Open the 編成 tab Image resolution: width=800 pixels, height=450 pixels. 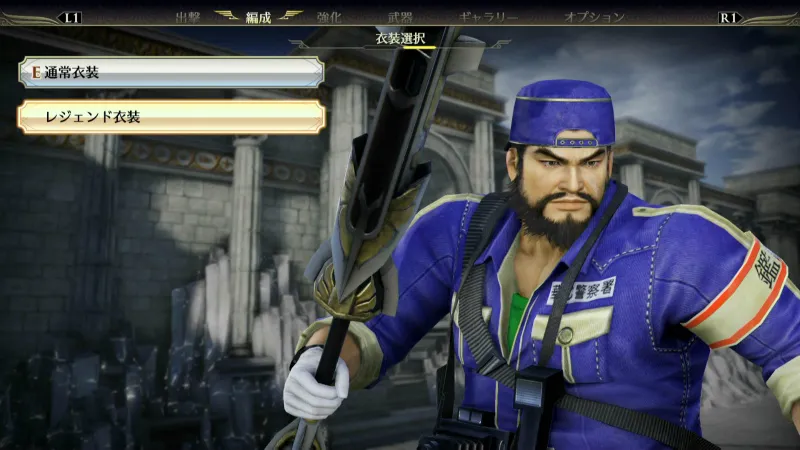(258, 17)
